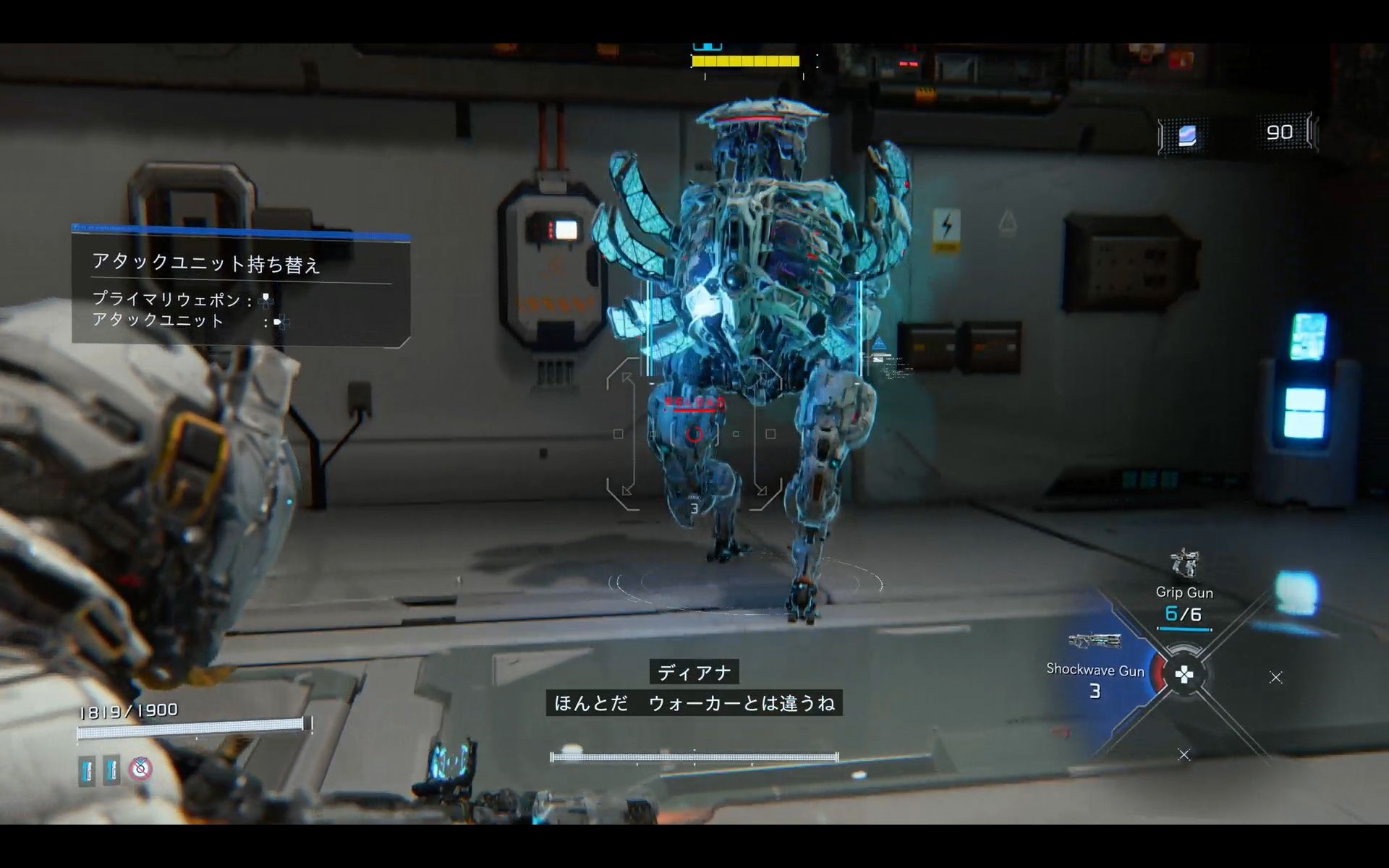
Task: Click the red crossed-out circle status icon
Action: click(140, 769)
